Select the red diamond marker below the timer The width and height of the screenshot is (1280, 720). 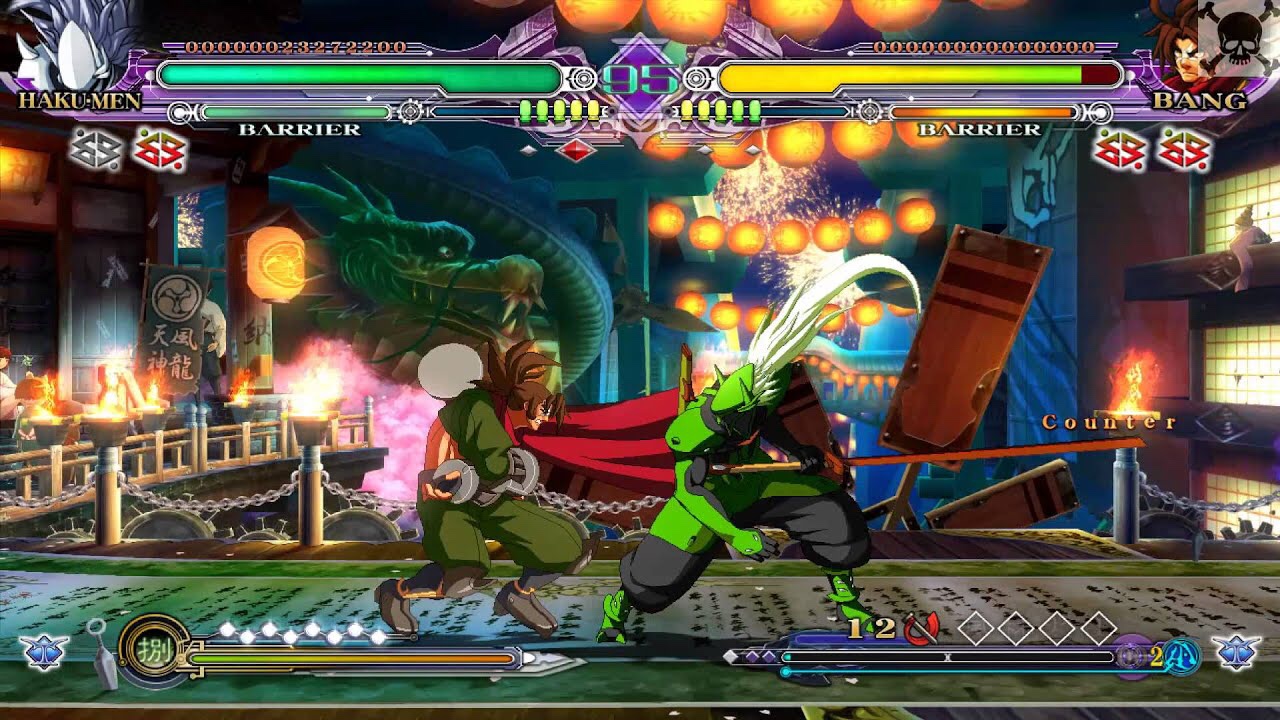pos(575,150)
